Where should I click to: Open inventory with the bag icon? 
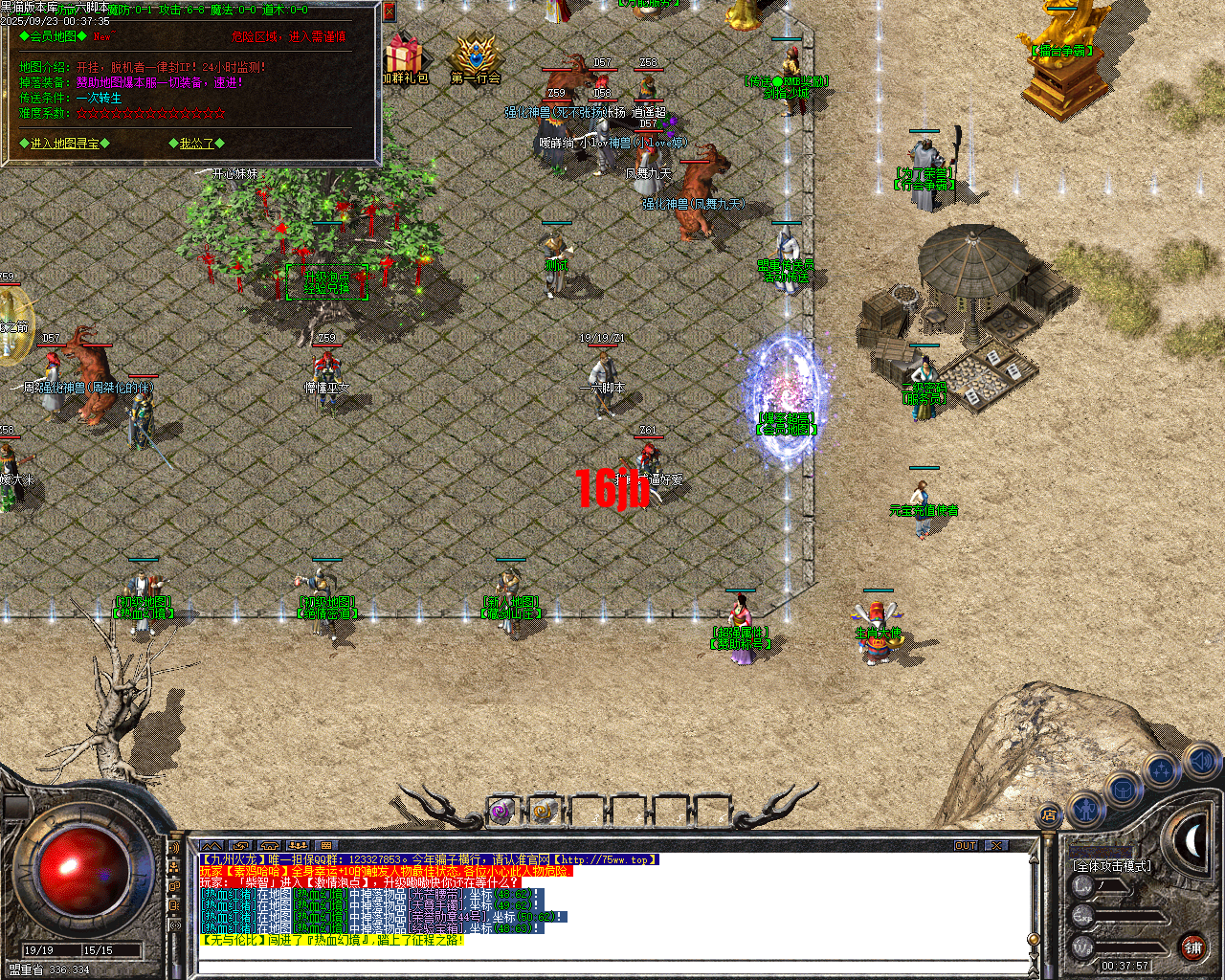tap(1122, 788)
